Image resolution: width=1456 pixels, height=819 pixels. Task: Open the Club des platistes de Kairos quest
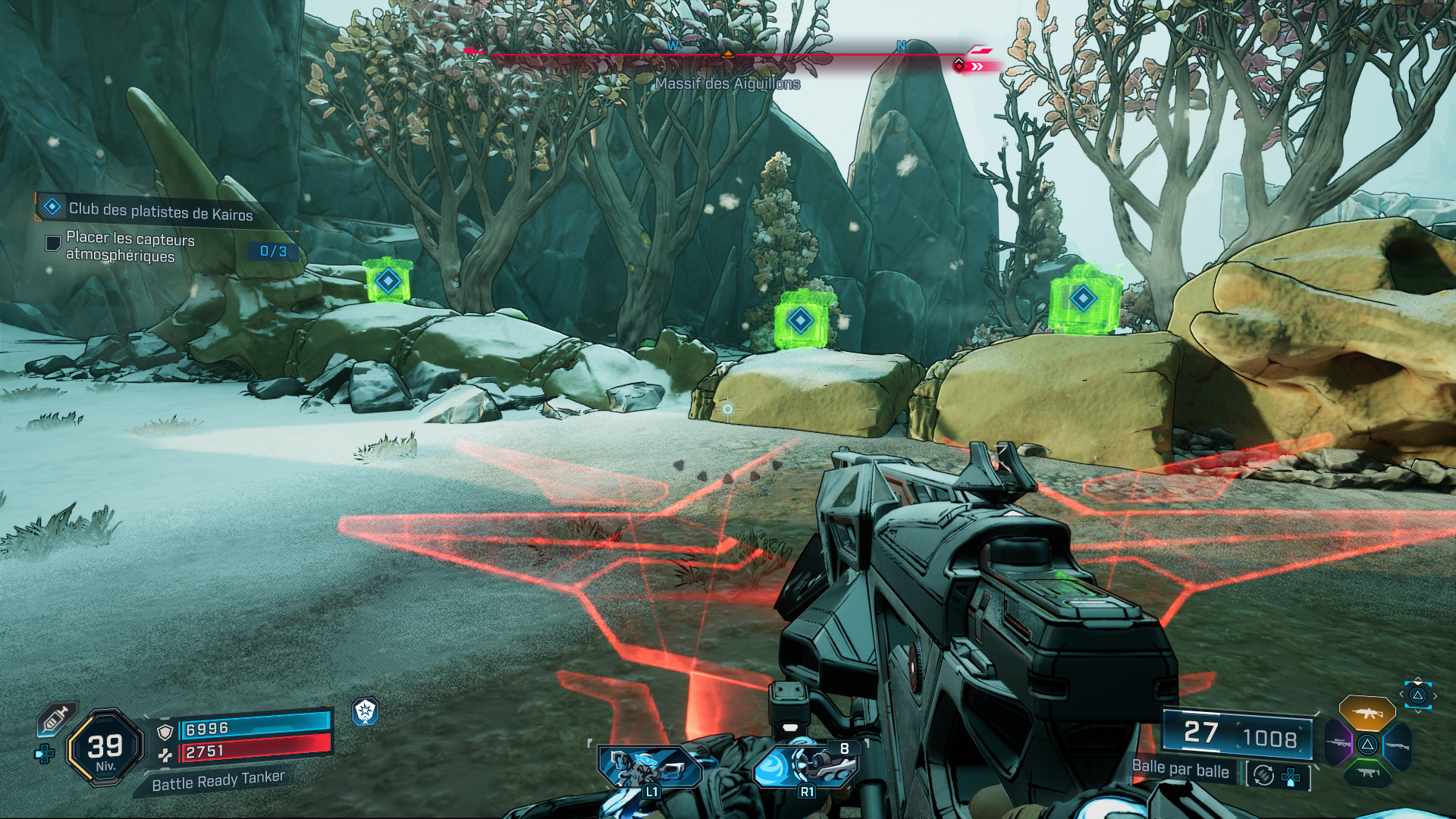point(160,211)
